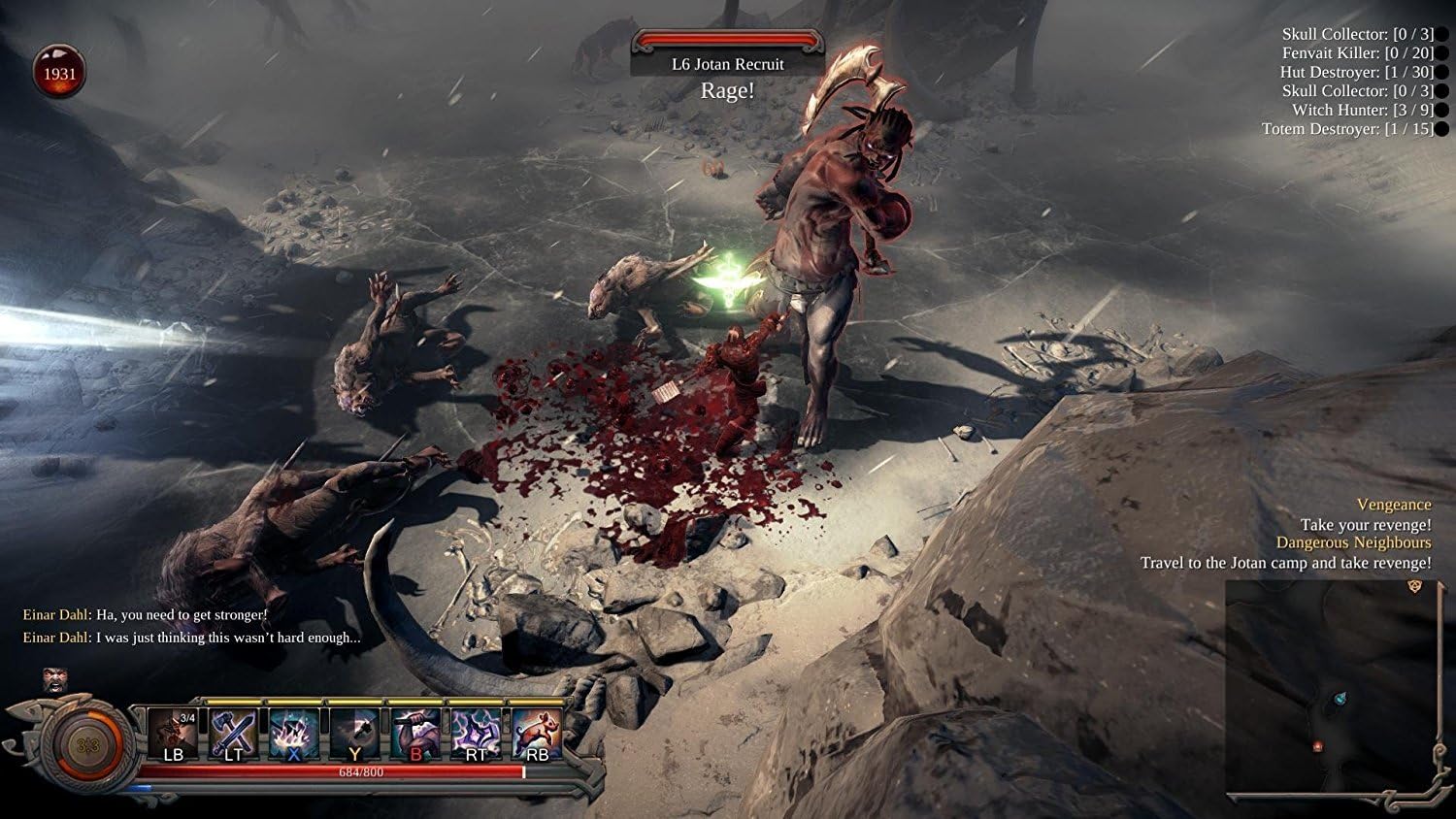1456x819 pixels.
Task: Cast the purple lightning rune ability
Action: pos(477,735)
